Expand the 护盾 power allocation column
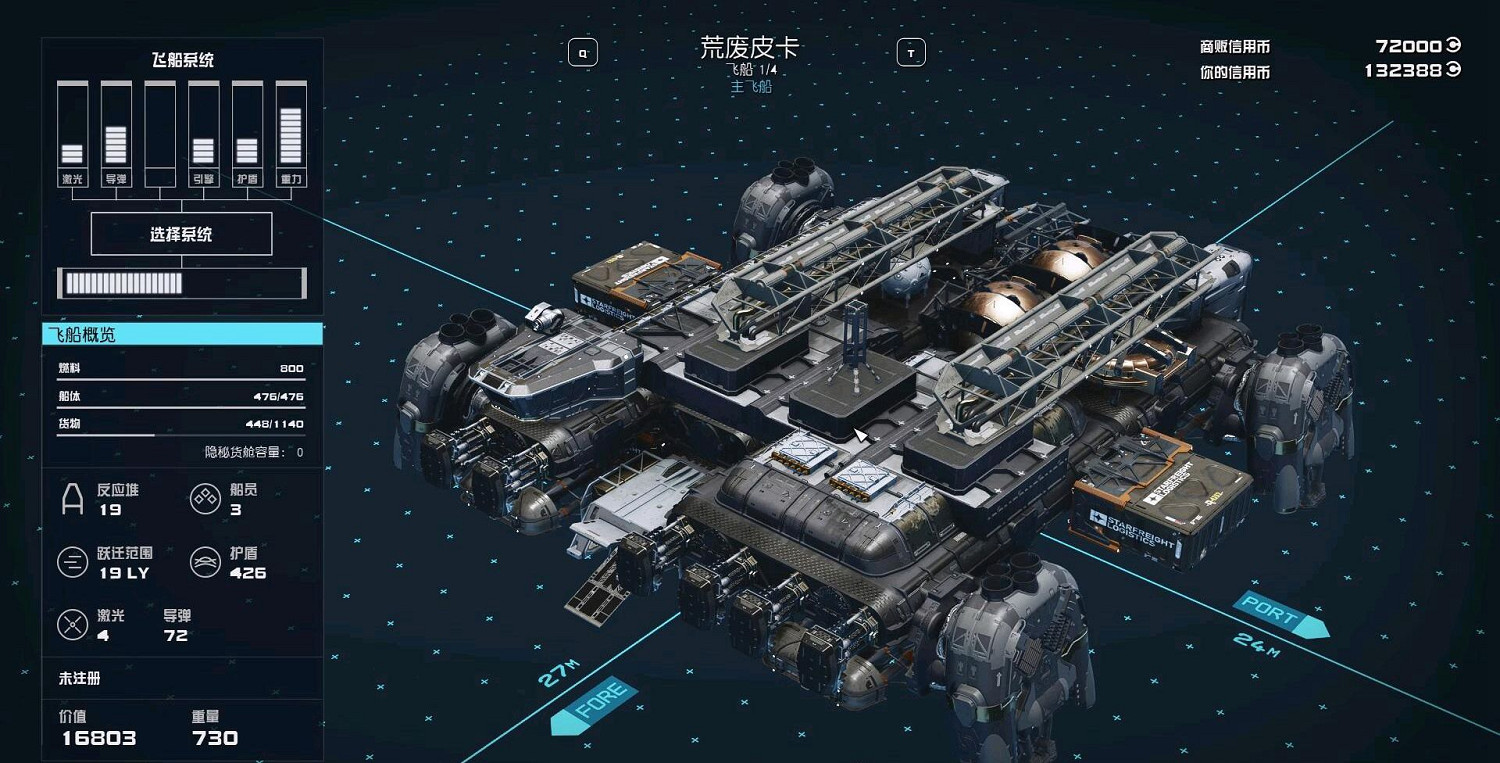 [x=246, y=126]
